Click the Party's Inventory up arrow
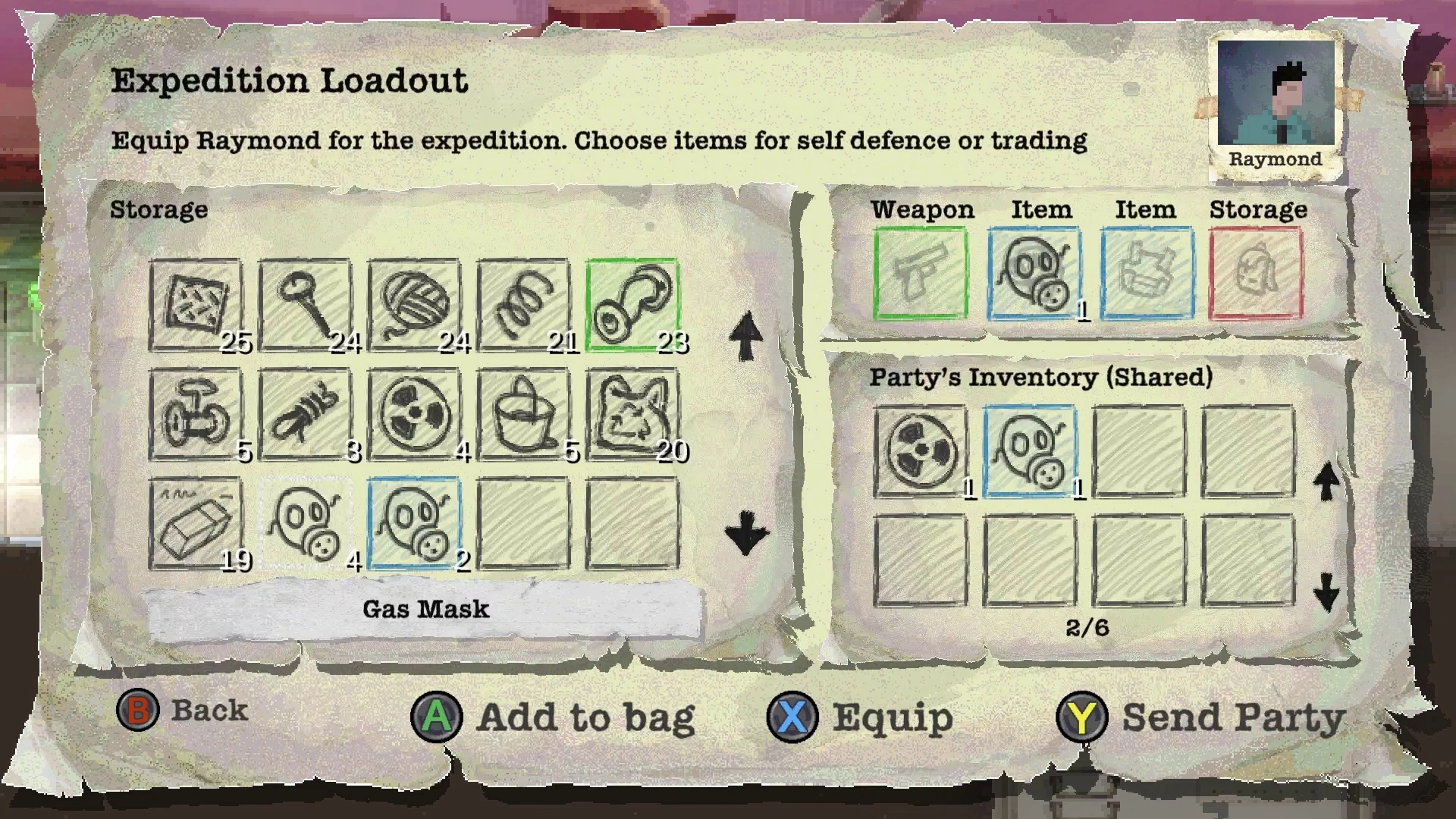 tap(1326, 481)
